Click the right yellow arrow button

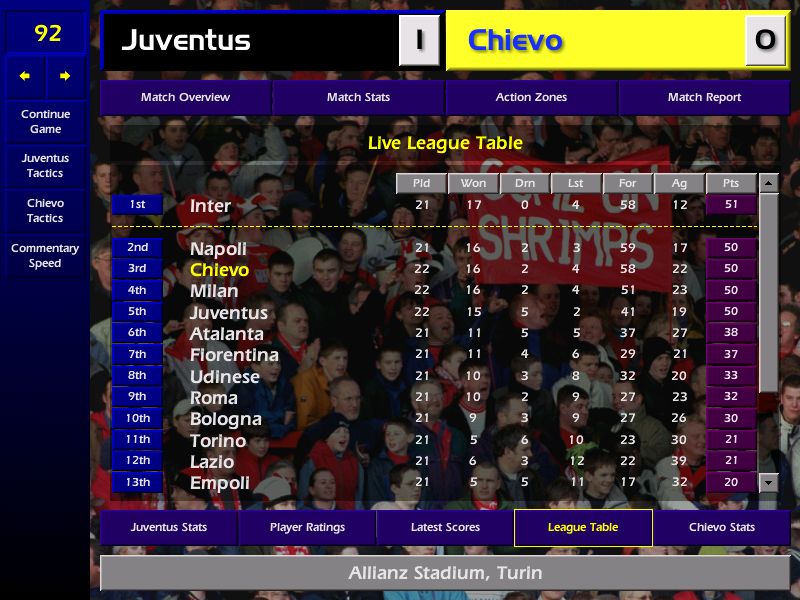click(x=65, y=76)
